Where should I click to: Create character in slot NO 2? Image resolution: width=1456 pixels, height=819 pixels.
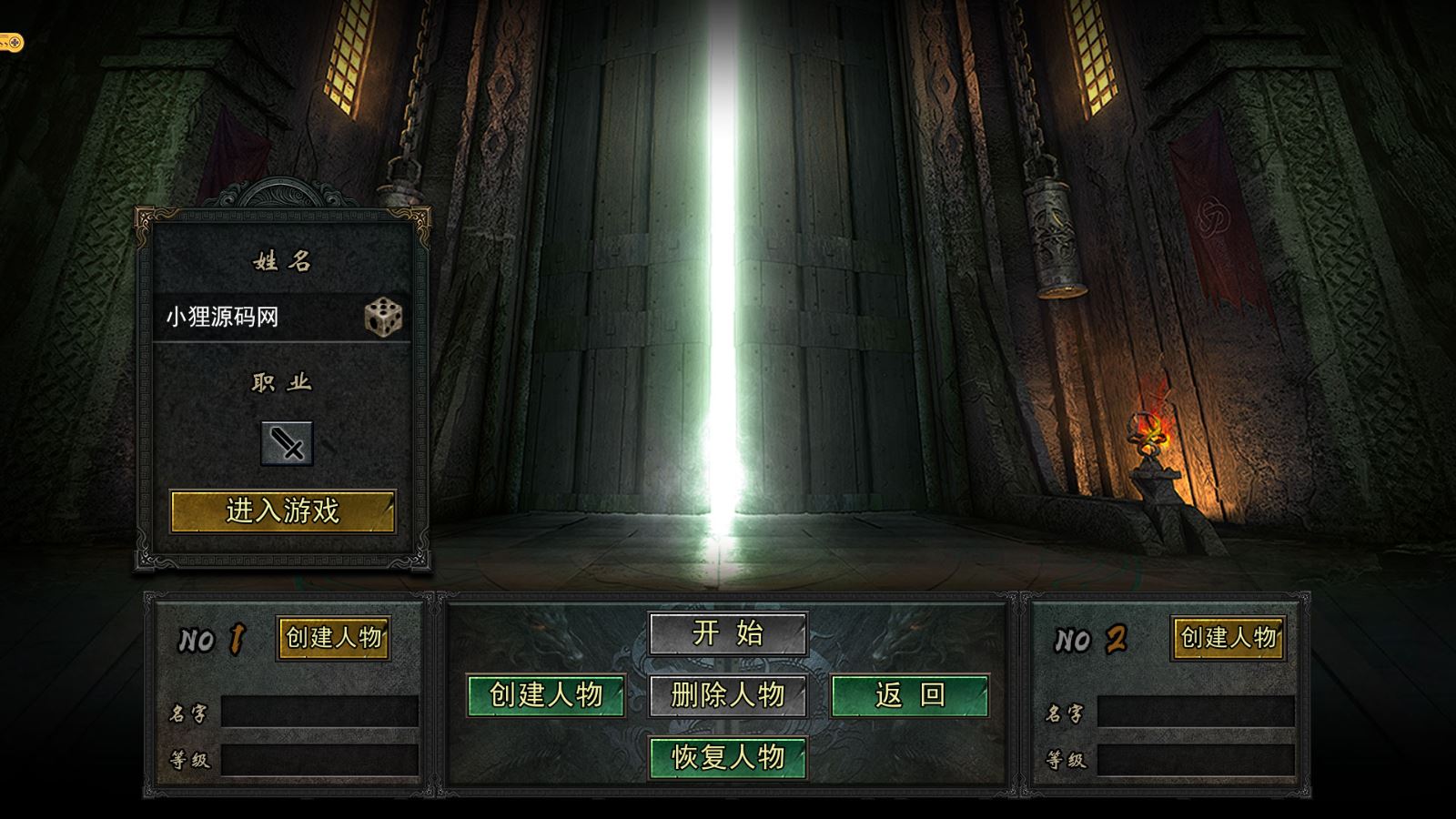pyautogui.click(x=1228, y=638)
